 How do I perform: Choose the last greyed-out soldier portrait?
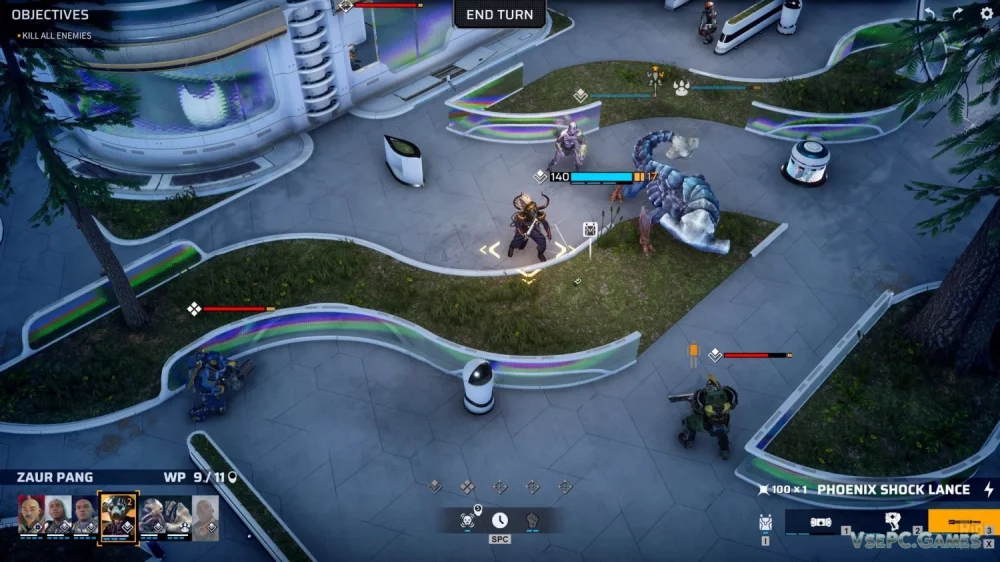point(205,514)
